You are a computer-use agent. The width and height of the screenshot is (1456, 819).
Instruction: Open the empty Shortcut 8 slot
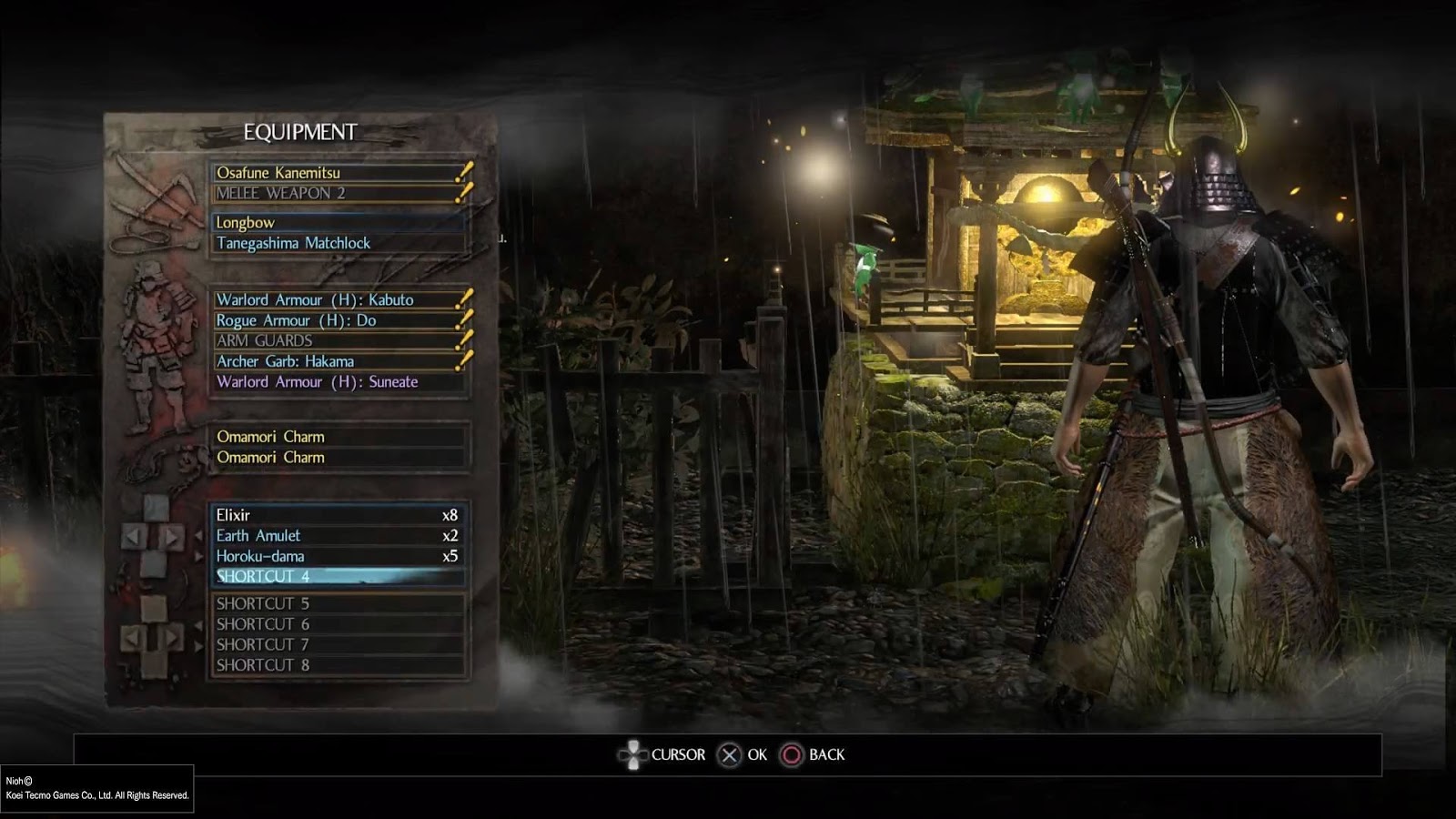coord(337,665)
